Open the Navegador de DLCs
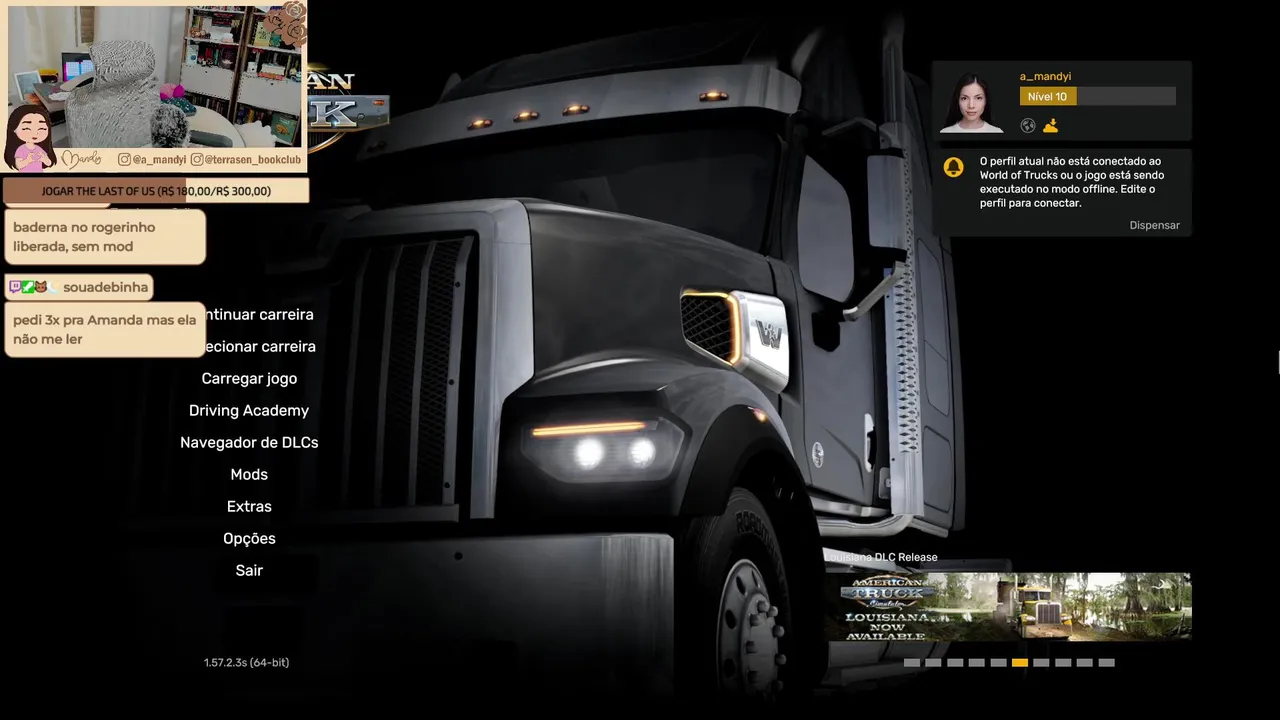This screenshot has height=720, width=1280. 249,442
